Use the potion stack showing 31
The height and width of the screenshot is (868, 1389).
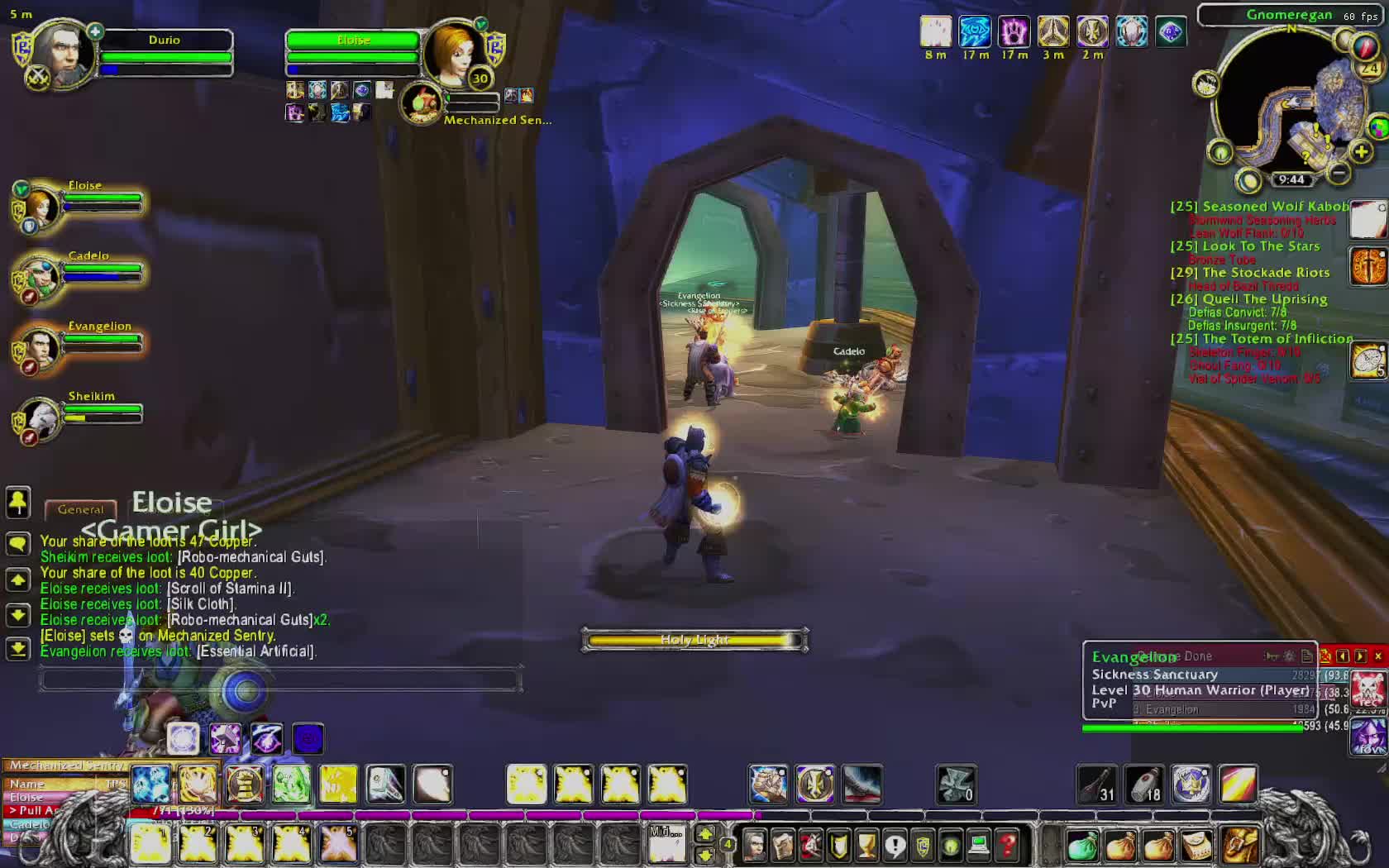click(x=1097, y=784)
